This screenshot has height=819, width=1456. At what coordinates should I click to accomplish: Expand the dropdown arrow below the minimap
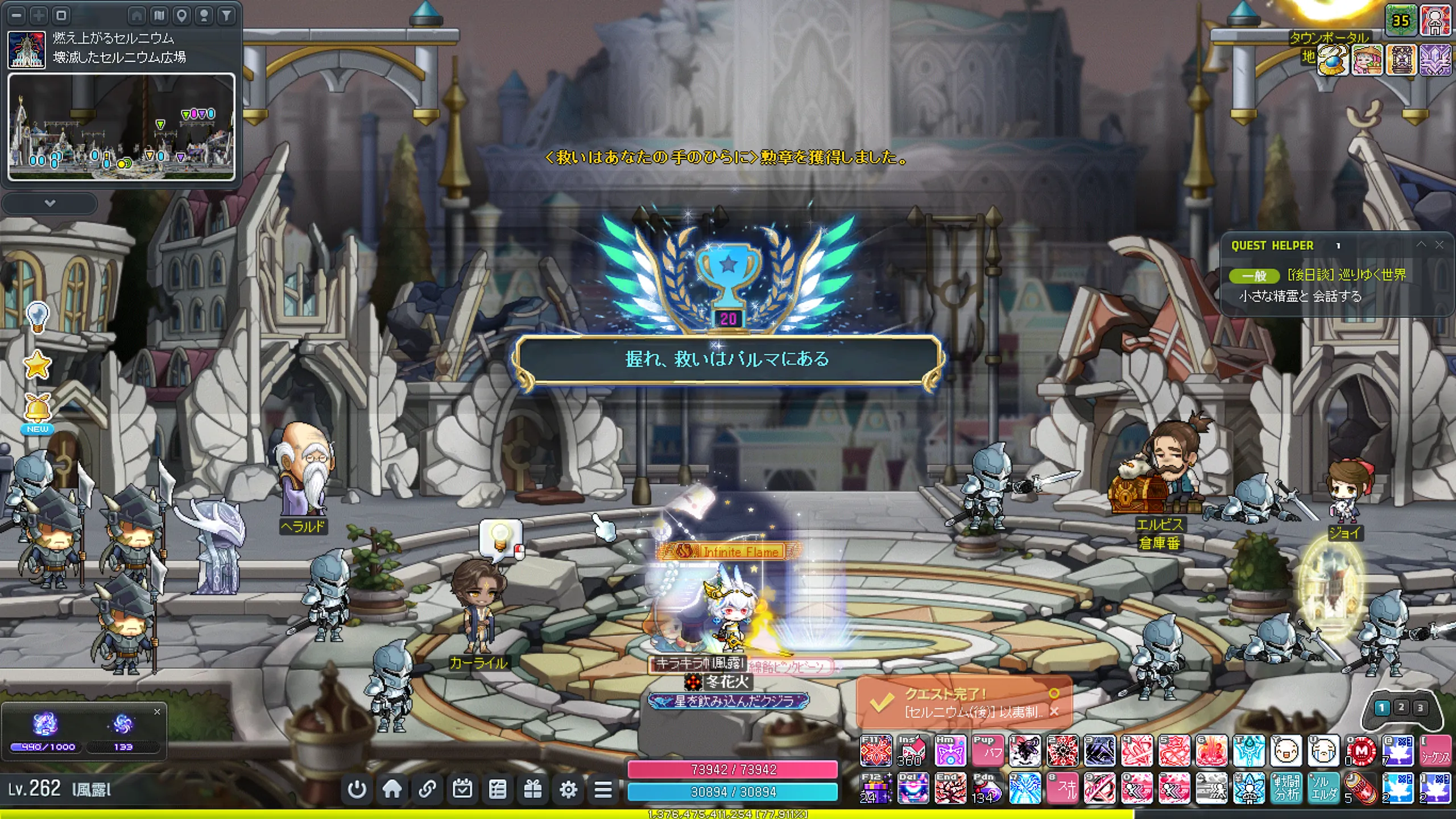[50, 203]
